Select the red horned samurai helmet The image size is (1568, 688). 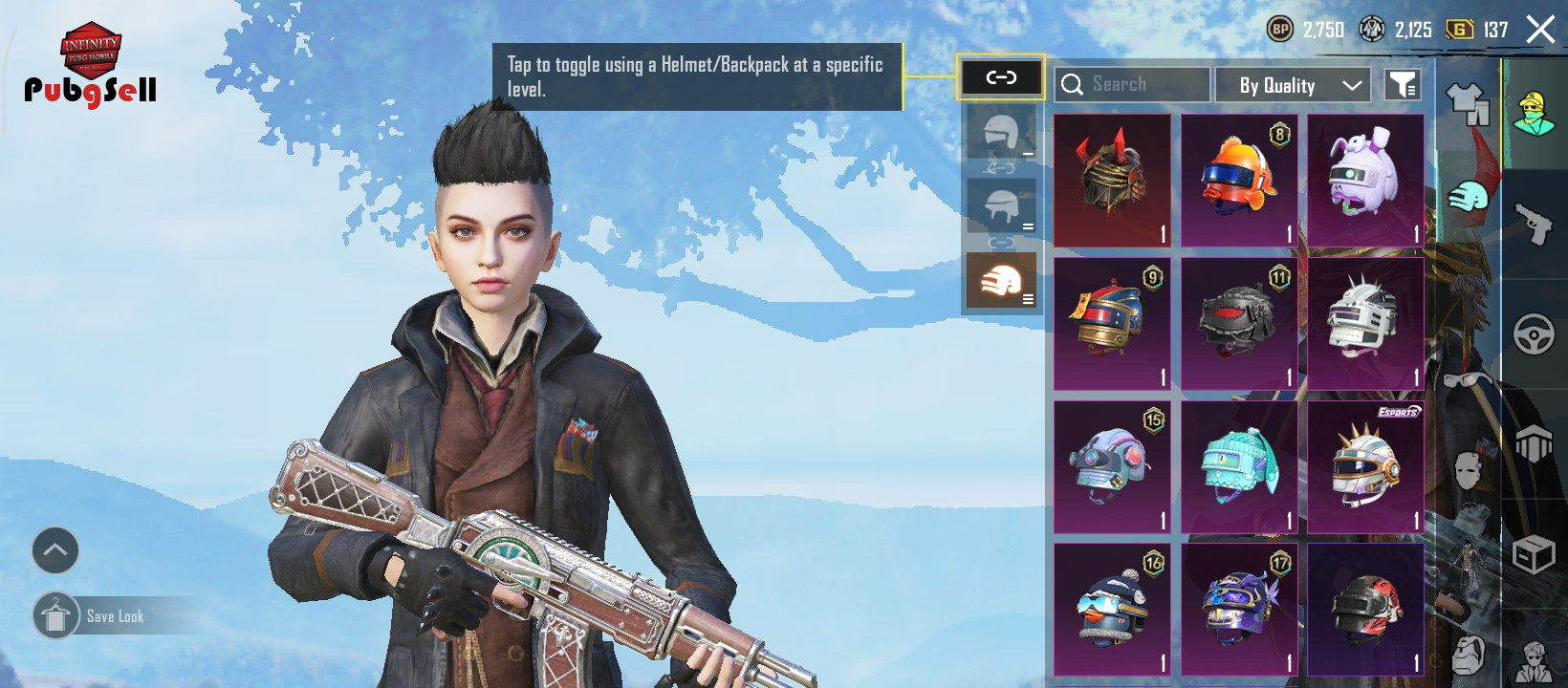tap(1112, 181)
